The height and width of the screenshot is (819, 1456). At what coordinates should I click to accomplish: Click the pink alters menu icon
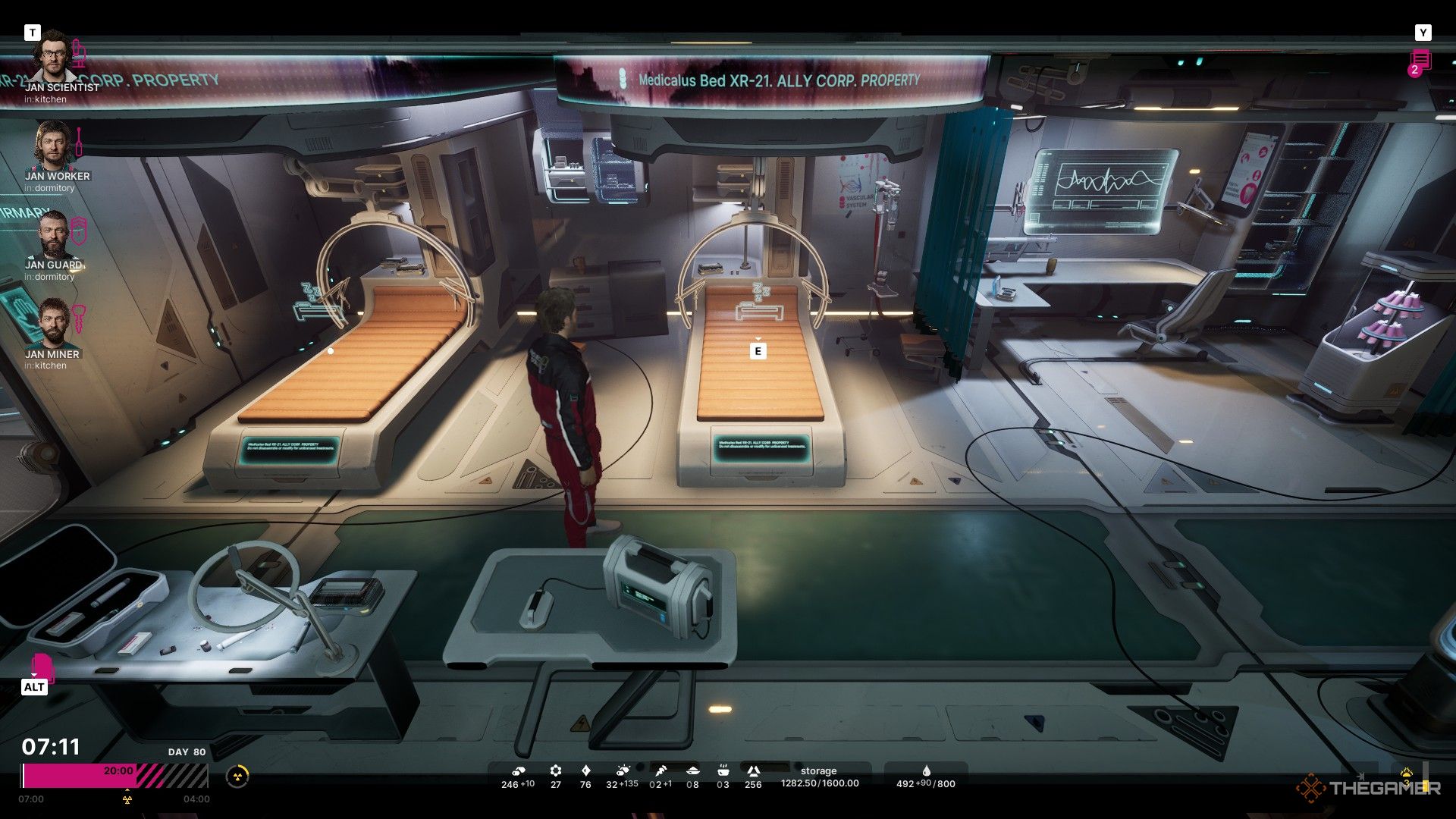pyautogui.click(x=42, y=666)
